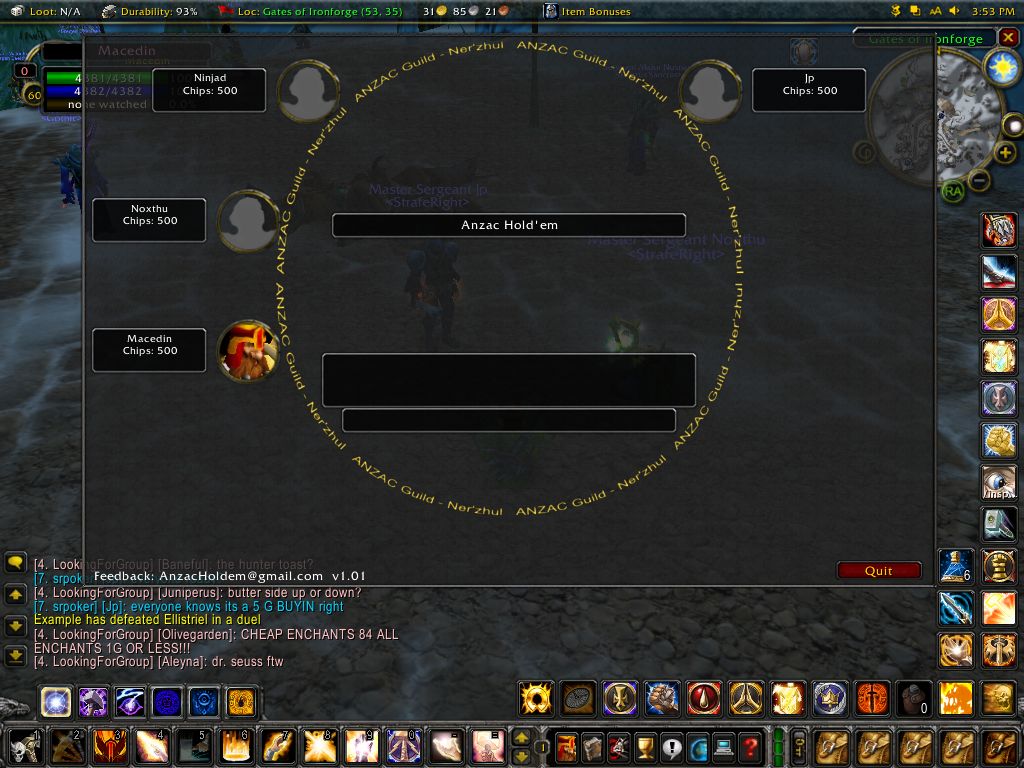Zoom in the minimap with the plus button
The width and height of the screenshot is (1024, 768).
pos(1005,153)
